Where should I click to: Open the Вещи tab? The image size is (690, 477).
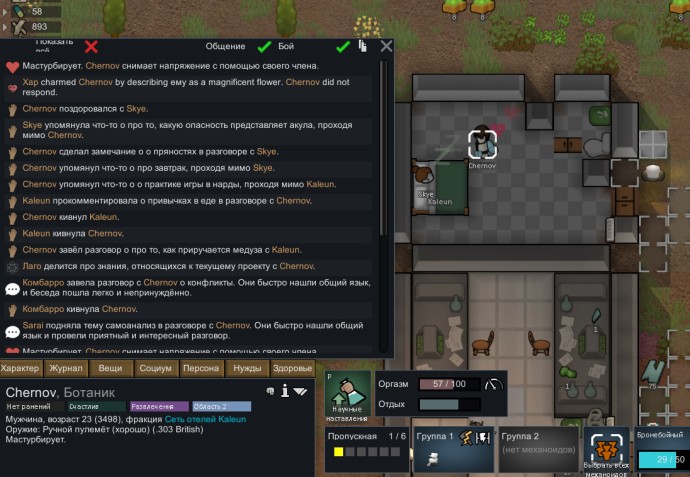tap(110, 368)
